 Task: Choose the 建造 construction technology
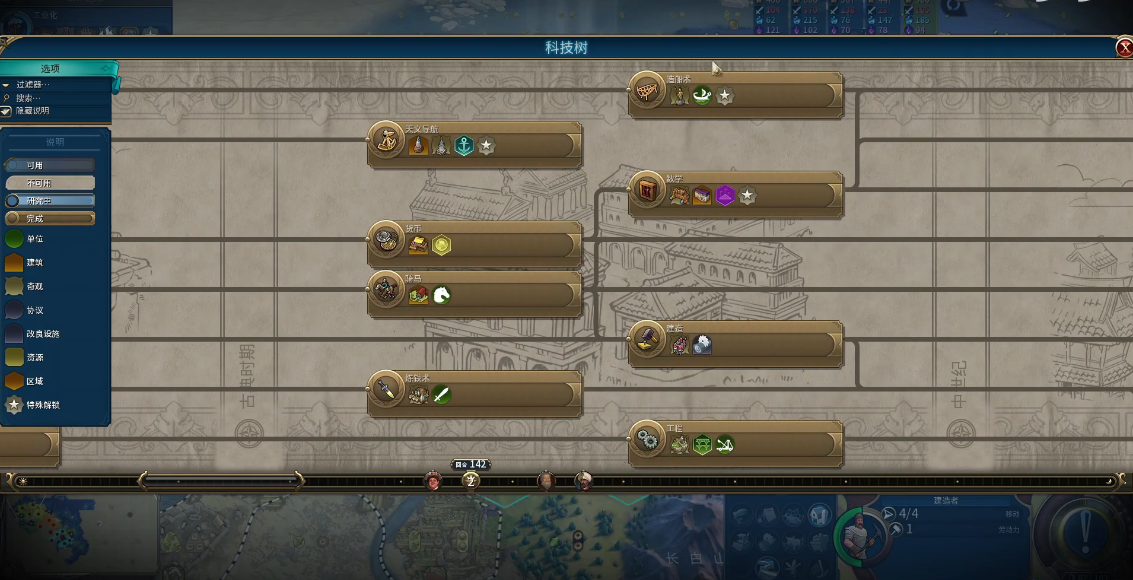pyautogui.click(x=735, y=344)
